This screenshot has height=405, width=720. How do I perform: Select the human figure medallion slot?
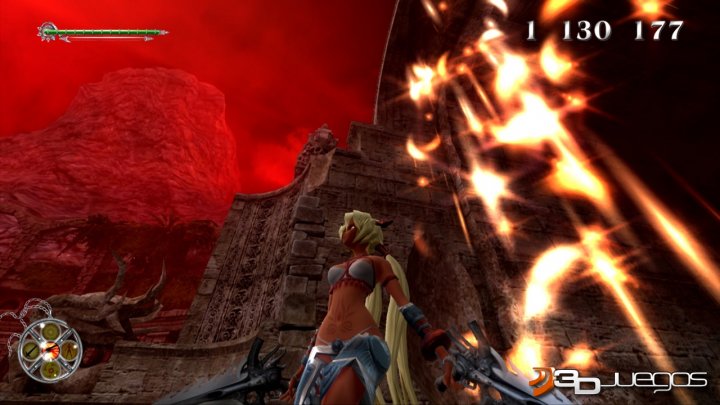click(x=69, y=351)
